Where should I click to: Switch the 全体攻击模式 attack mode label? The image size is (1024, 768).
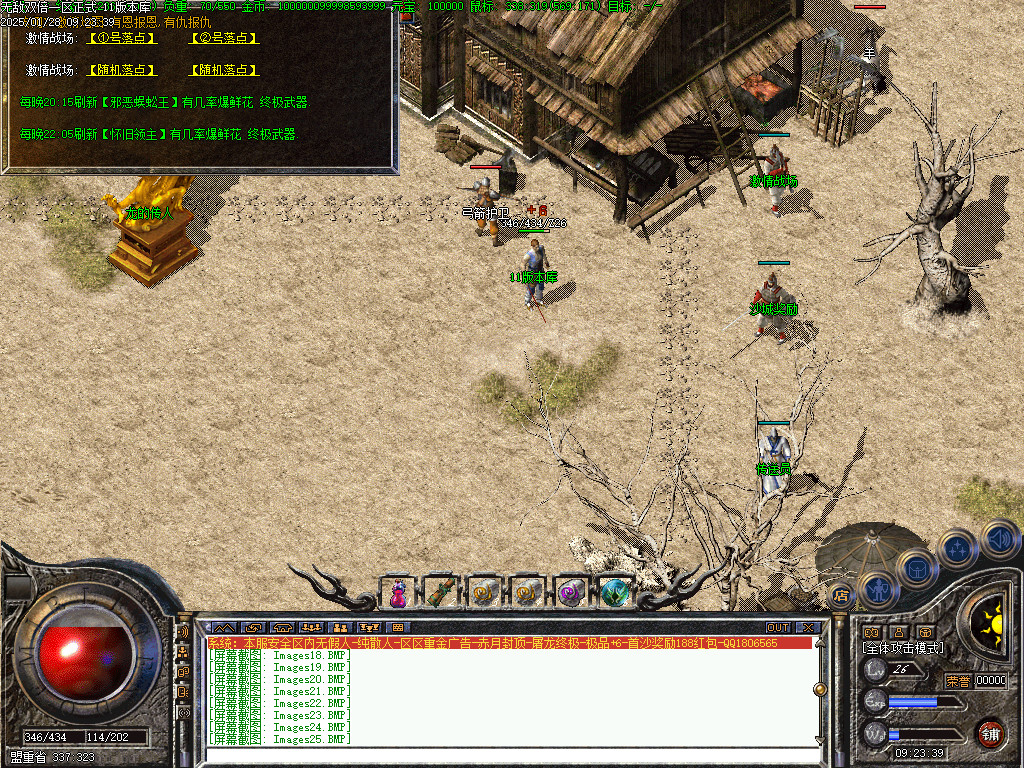tap(903, 648)
